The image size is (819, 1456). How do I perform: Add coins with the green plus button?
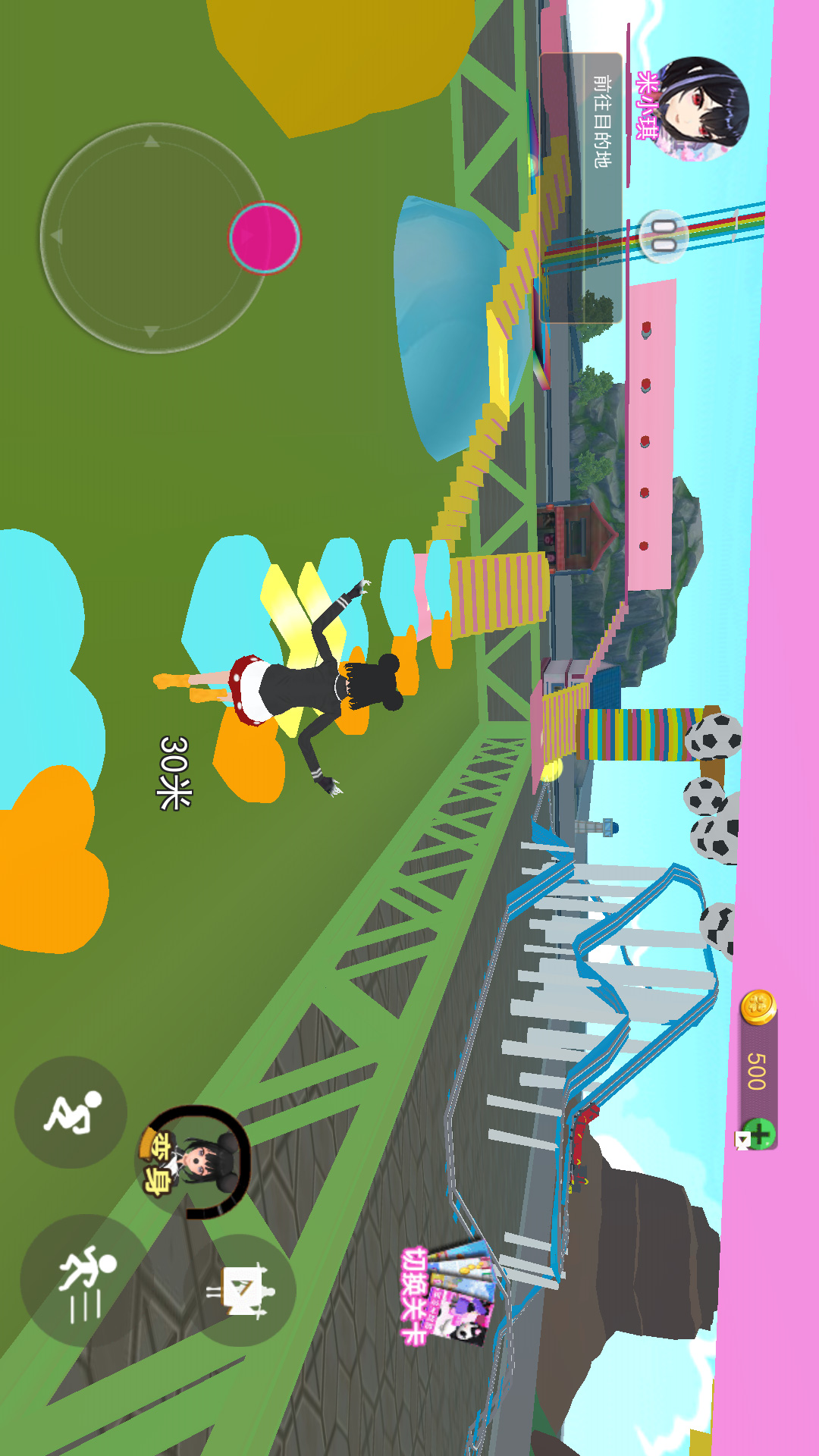[758, 1134]
